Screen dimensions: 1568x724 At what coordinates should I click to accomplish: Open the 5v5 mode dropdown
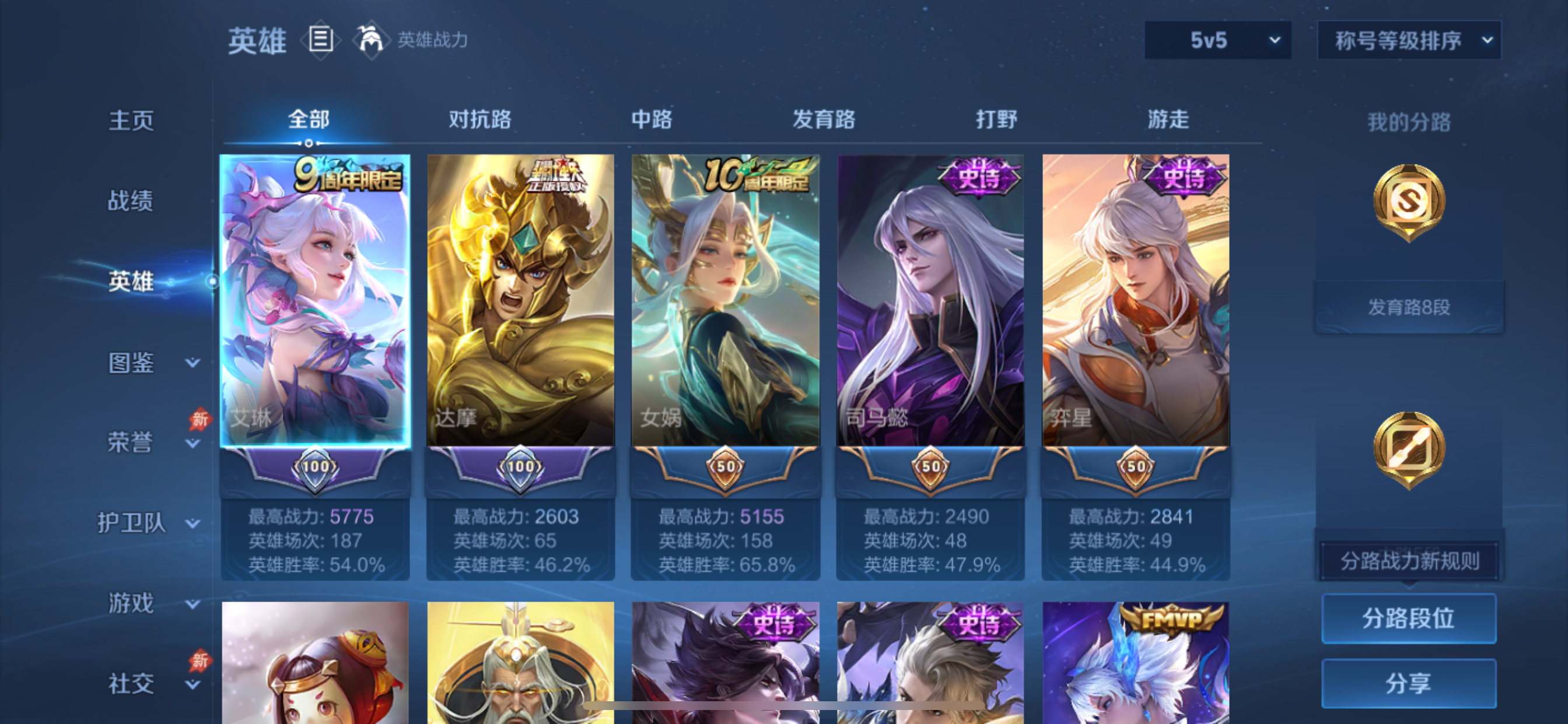1217,40
